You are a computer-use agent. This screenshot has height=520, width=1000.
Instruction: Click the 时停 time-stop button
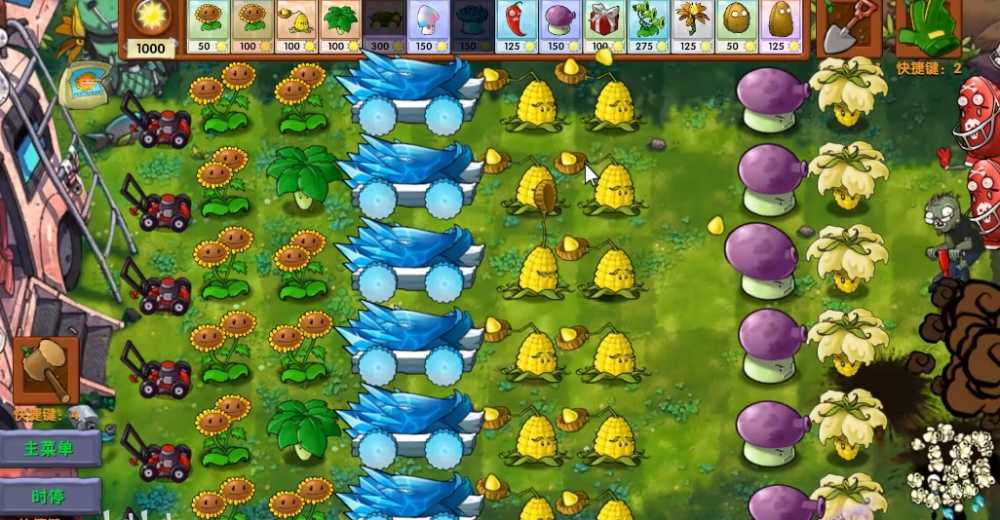pyautogui.click(x=51, y=495)
